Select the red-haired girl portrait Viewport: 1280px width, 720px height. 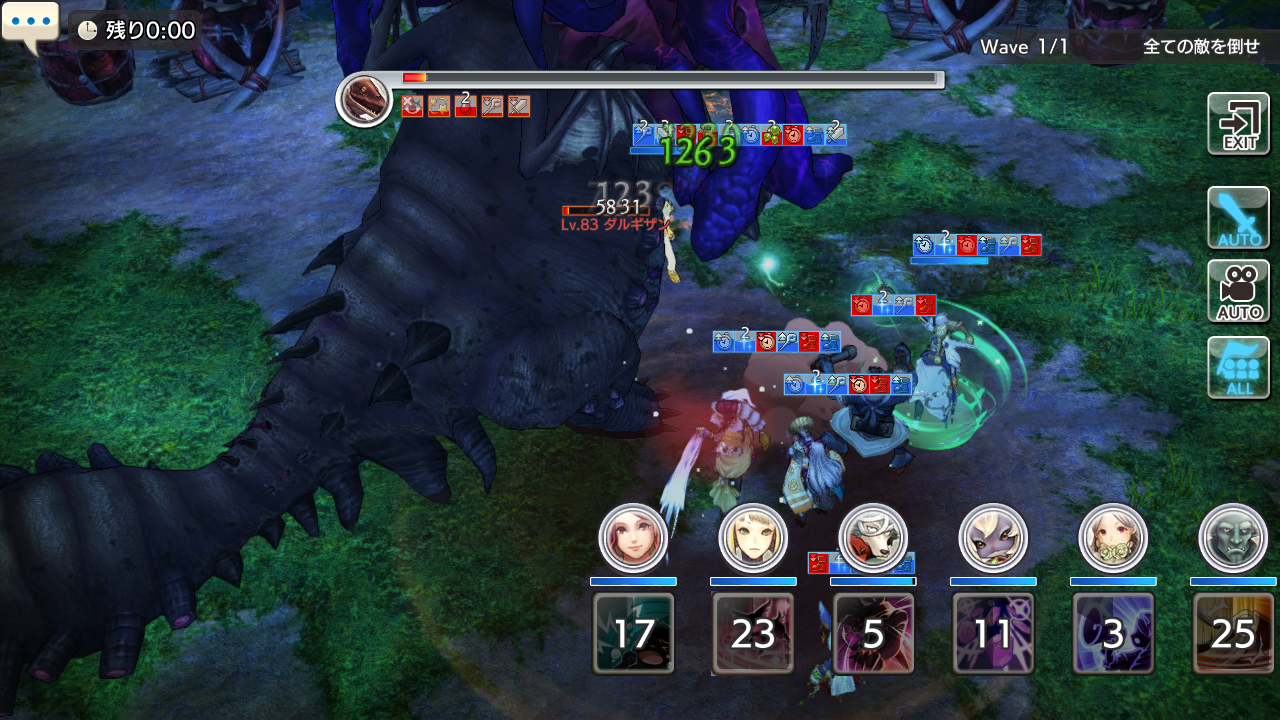(633, 538)
